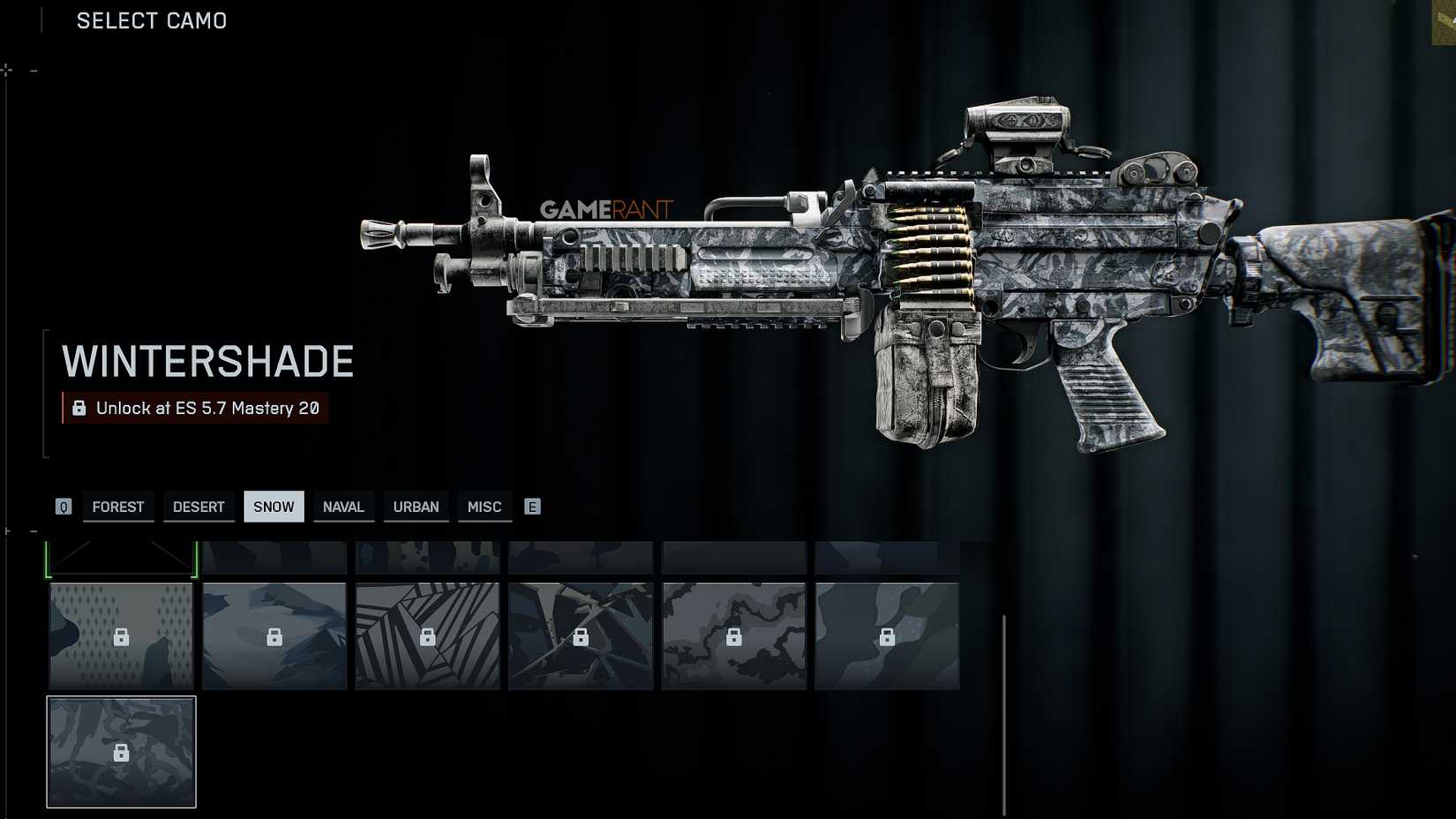This screenshot has width=1456, height=819.
Task: Select the second Snow camo thumbnail
Action: pyautogui.click(x=274, y=635)
